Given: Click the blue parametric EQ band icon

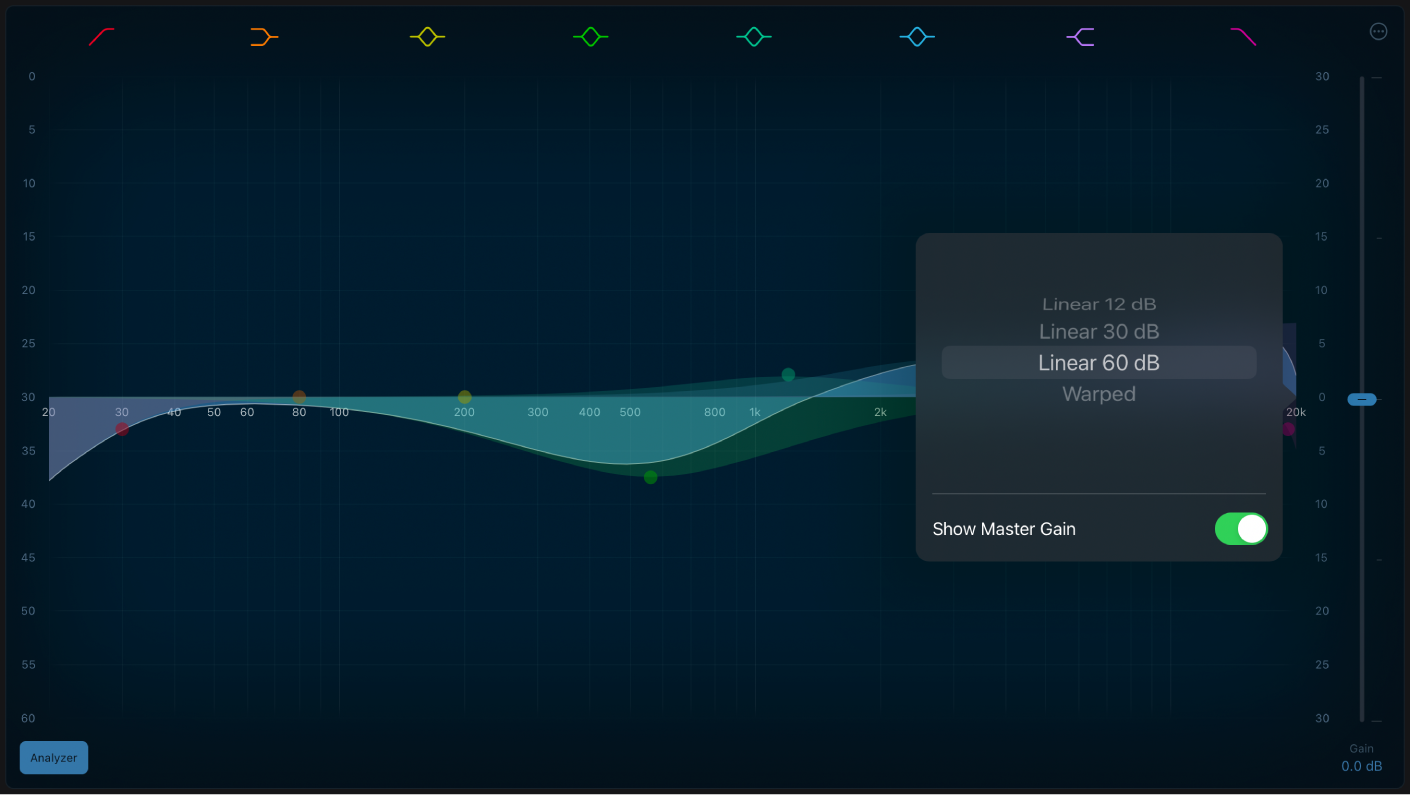Looking at the screenshot, I should coord(916,36).
